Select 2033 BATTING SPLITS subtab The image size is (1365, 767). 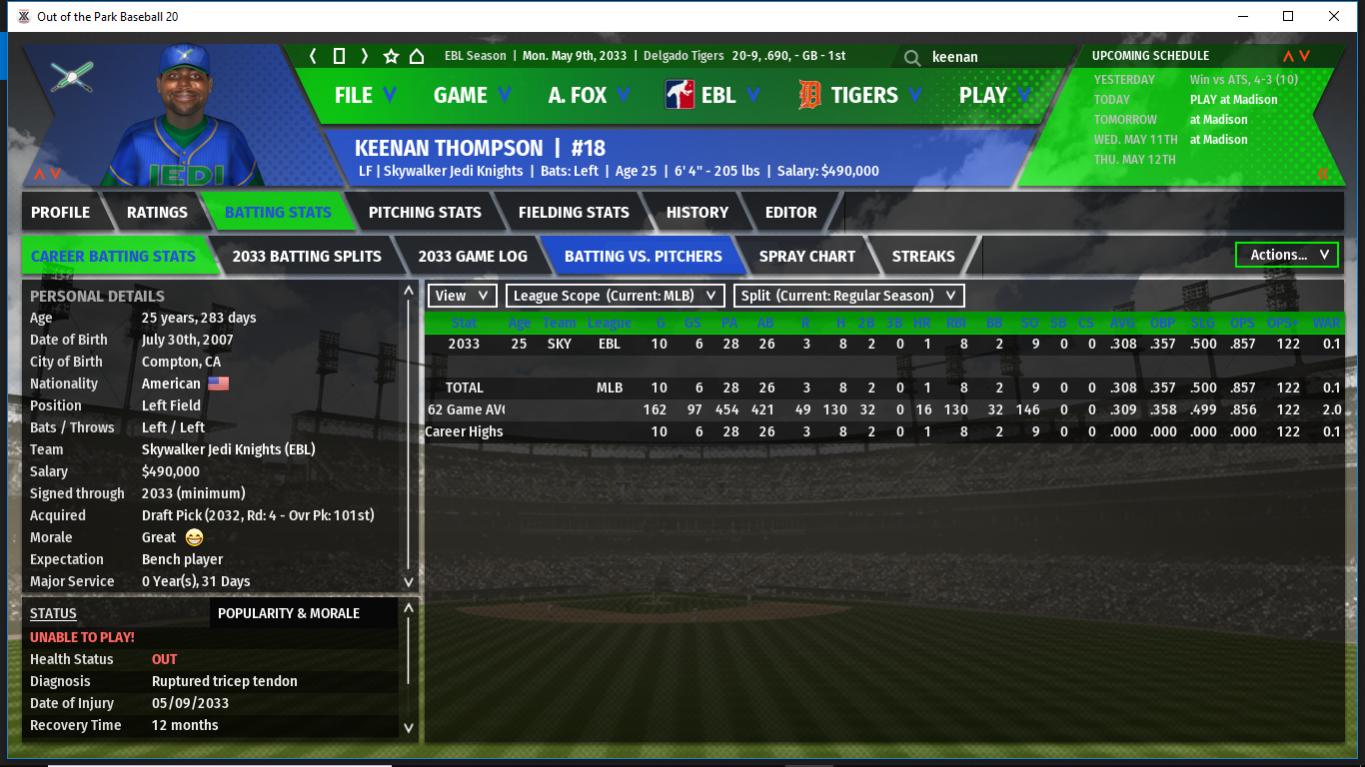[306, 256]
